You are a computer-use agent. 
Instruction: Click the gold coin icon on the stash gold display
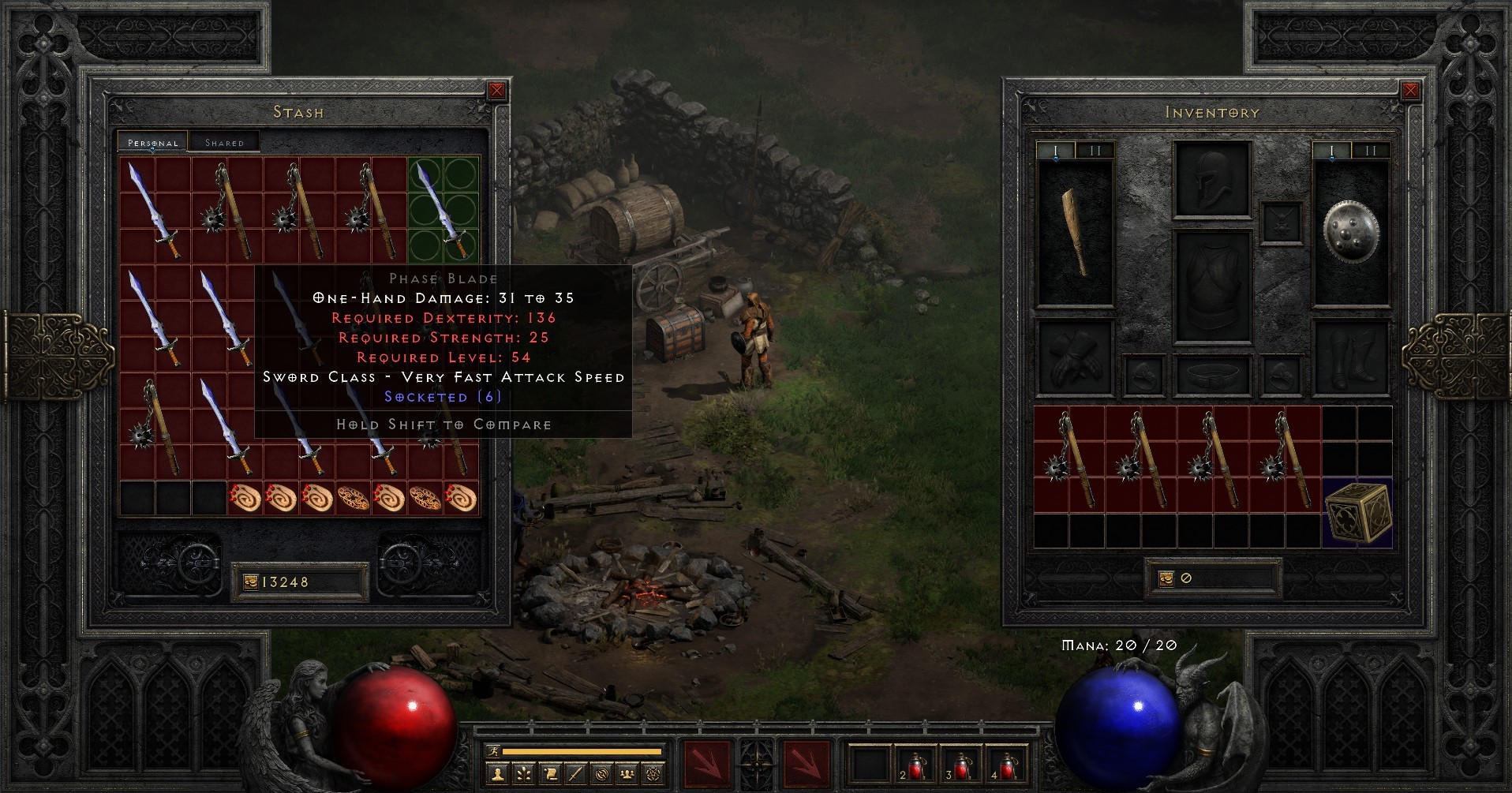click(251, 581)
